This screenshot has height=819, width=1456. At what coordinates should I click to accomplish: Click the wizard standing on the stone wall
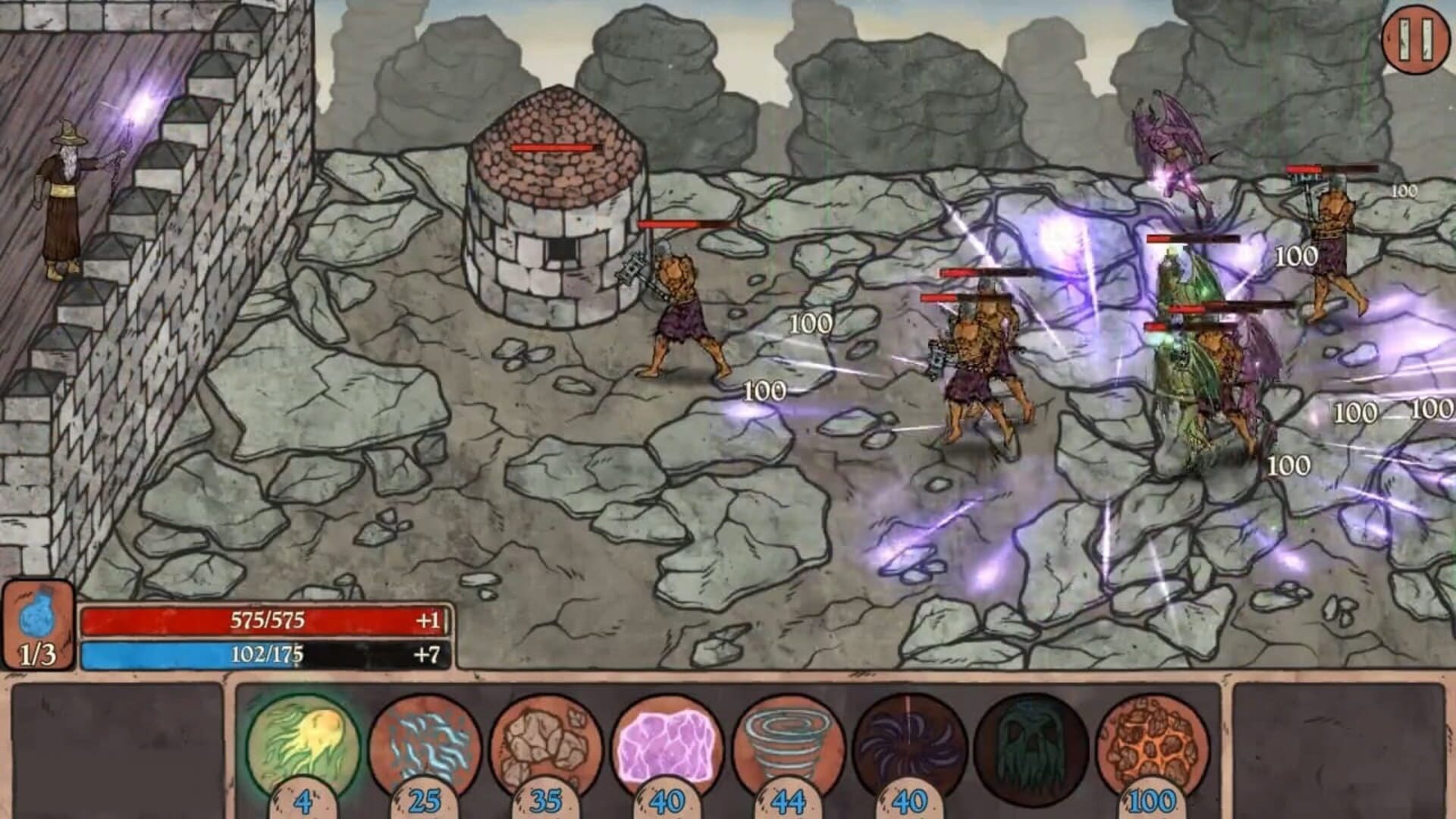(x=64, y=190)
